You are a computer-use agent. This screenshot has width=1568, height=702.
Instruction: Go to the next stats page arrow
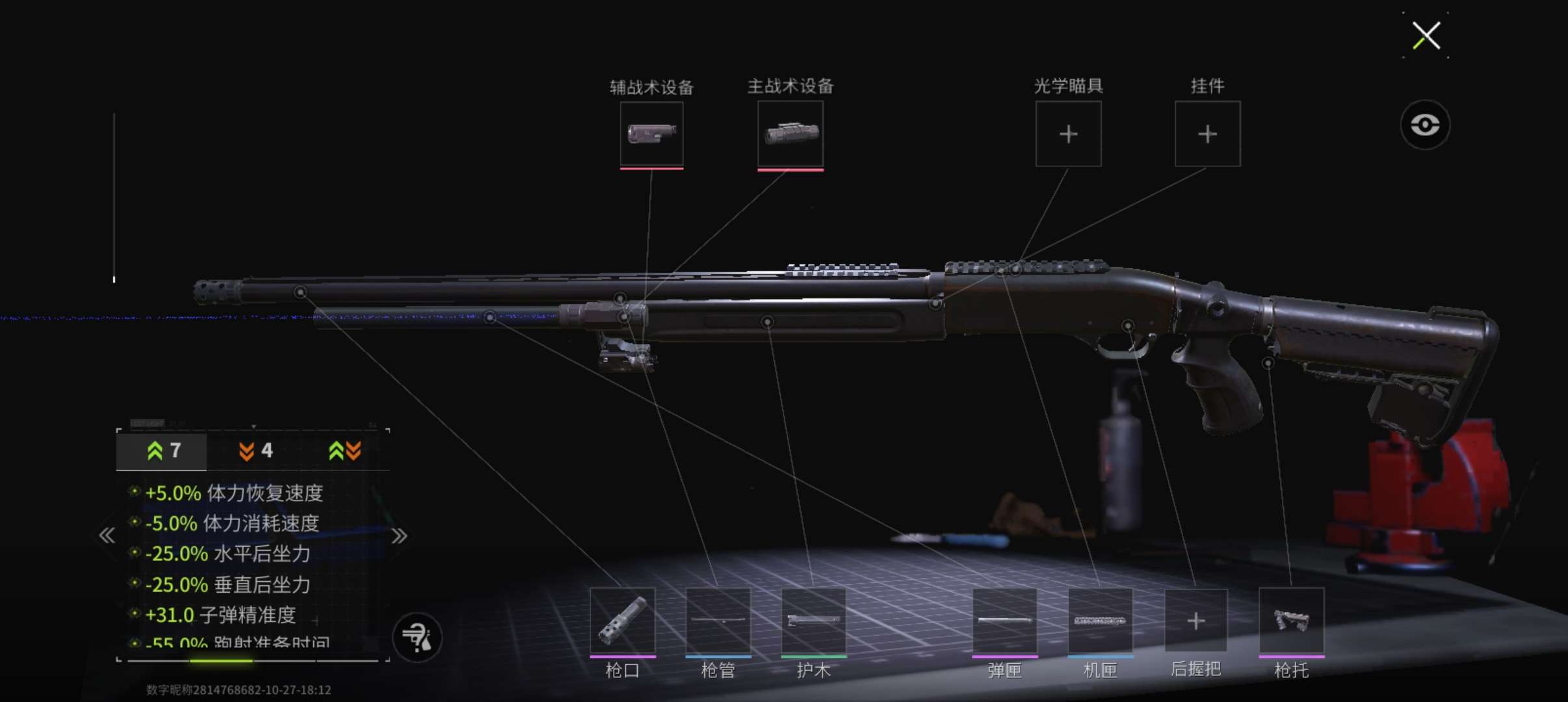point(399,536)
